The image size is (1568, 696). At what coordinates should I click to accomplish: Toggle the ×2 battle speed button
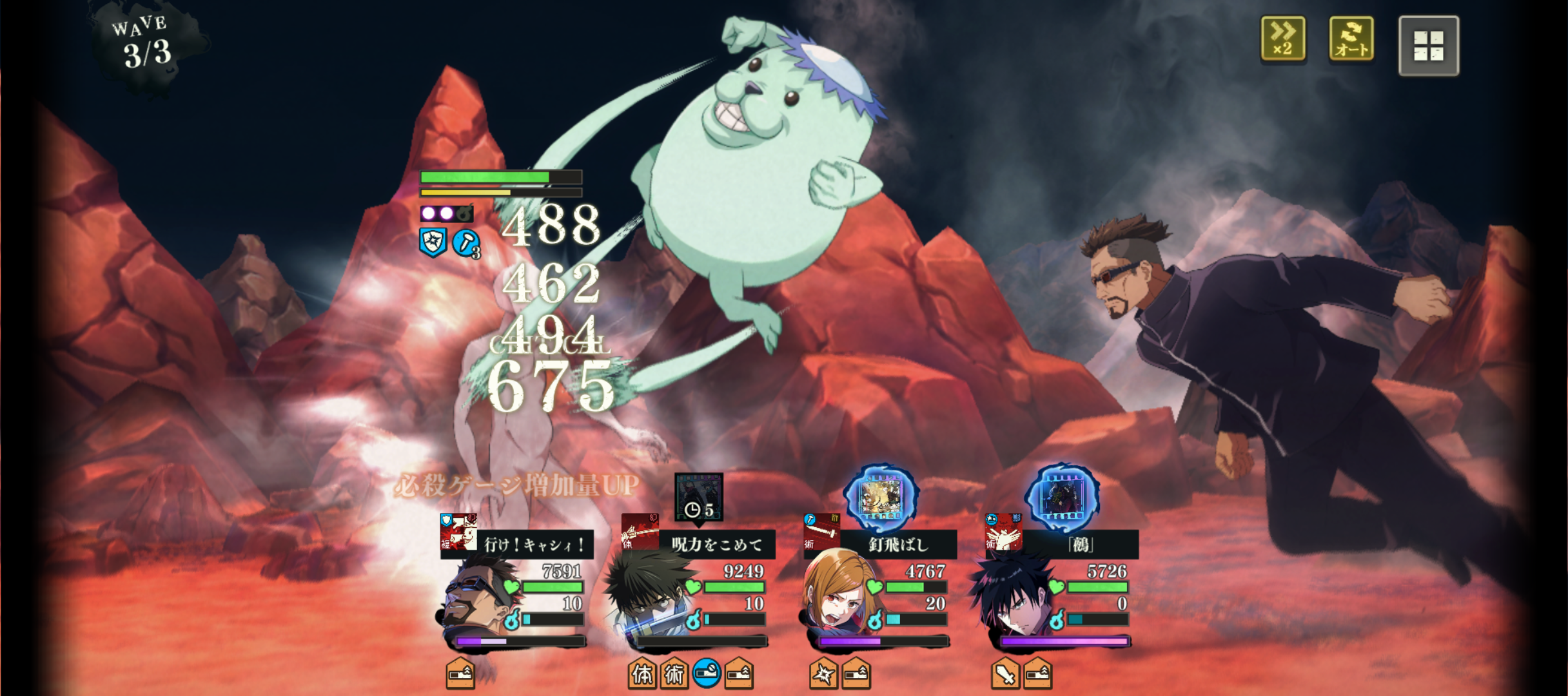pyautogui.click(x=1282, y=40)
